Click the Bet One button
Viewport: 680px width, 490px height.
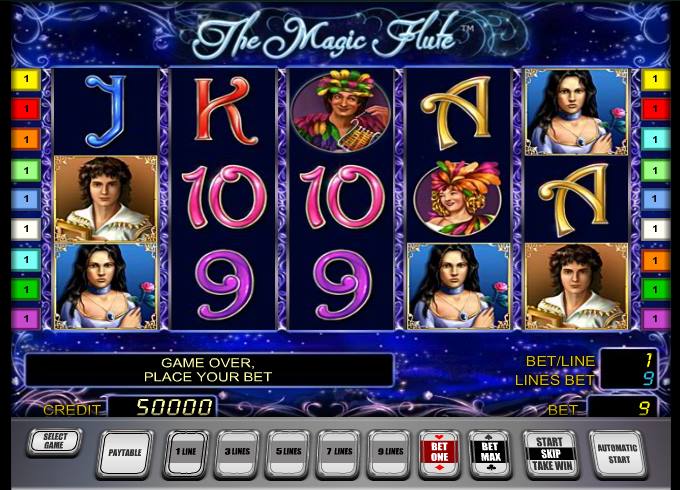441,452
